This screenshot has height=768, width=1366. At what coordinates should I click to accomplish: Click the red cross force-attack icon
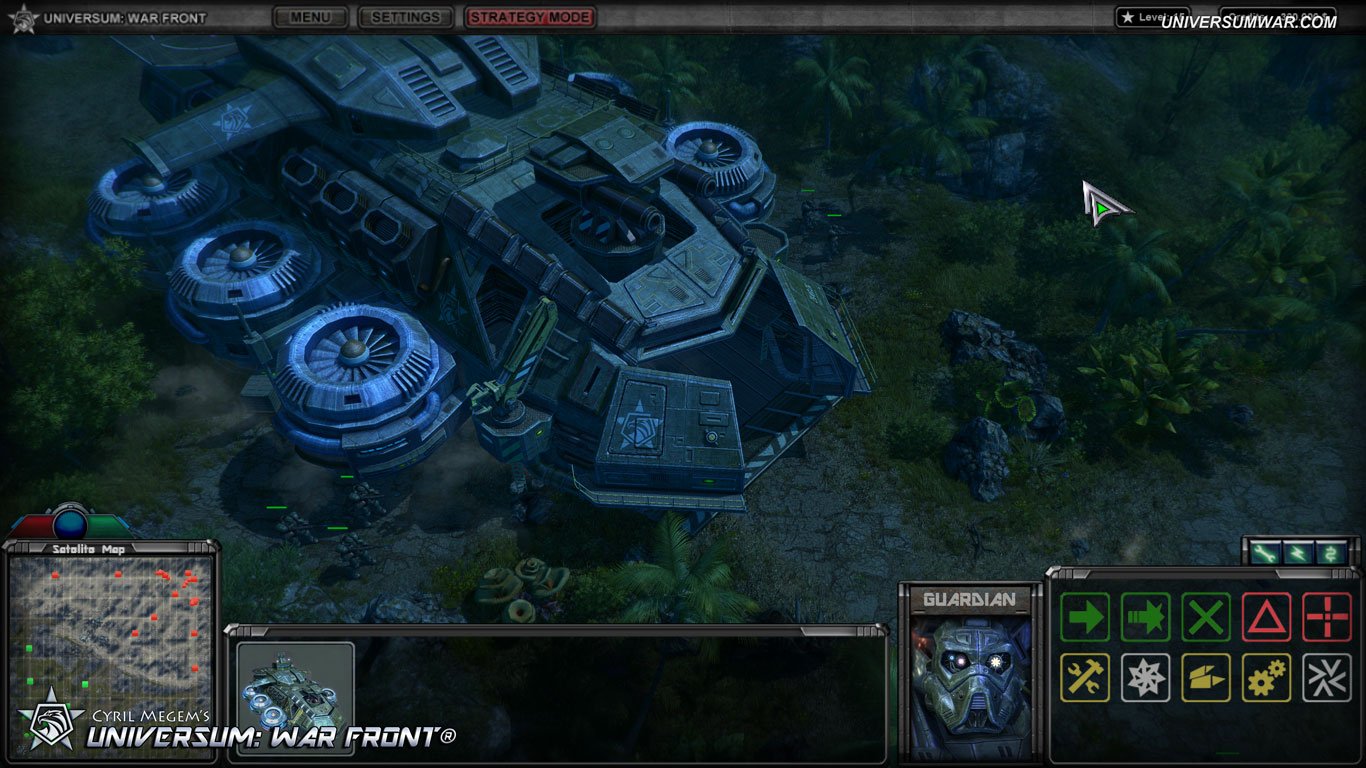coord(1327,616)
